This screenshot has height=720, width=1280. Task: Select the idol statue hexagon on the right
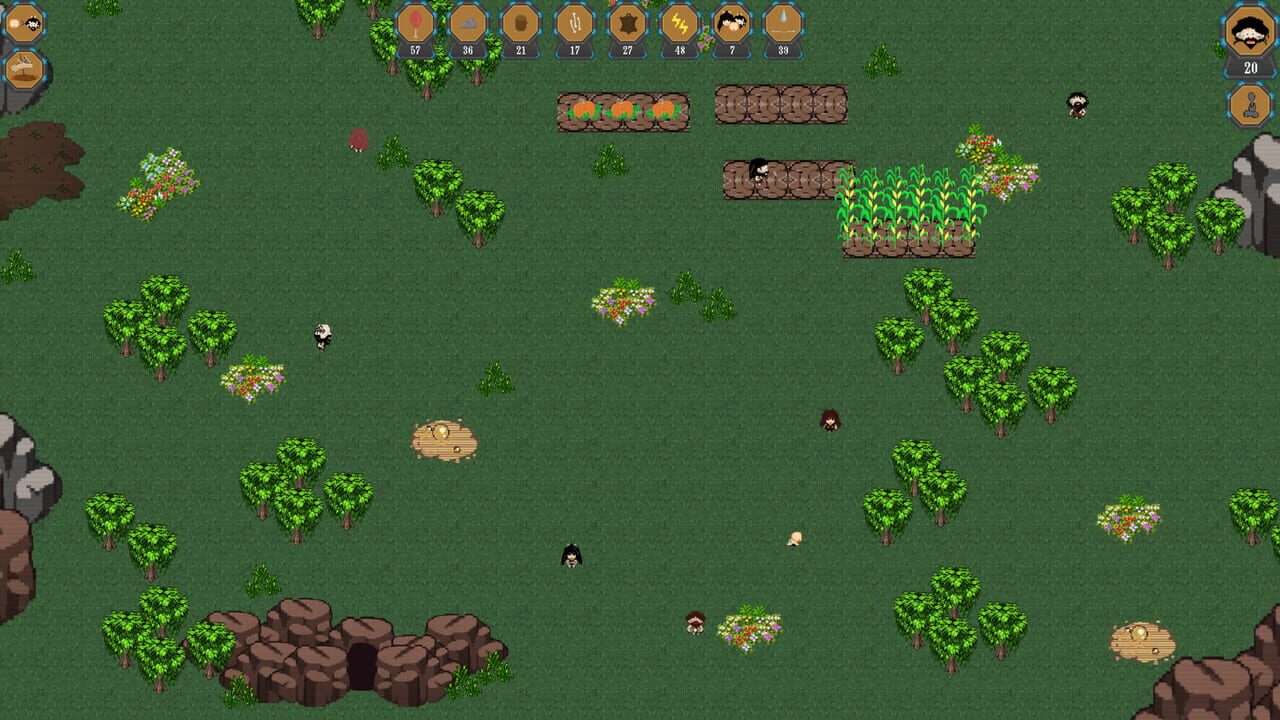[x=1250, y=105]
